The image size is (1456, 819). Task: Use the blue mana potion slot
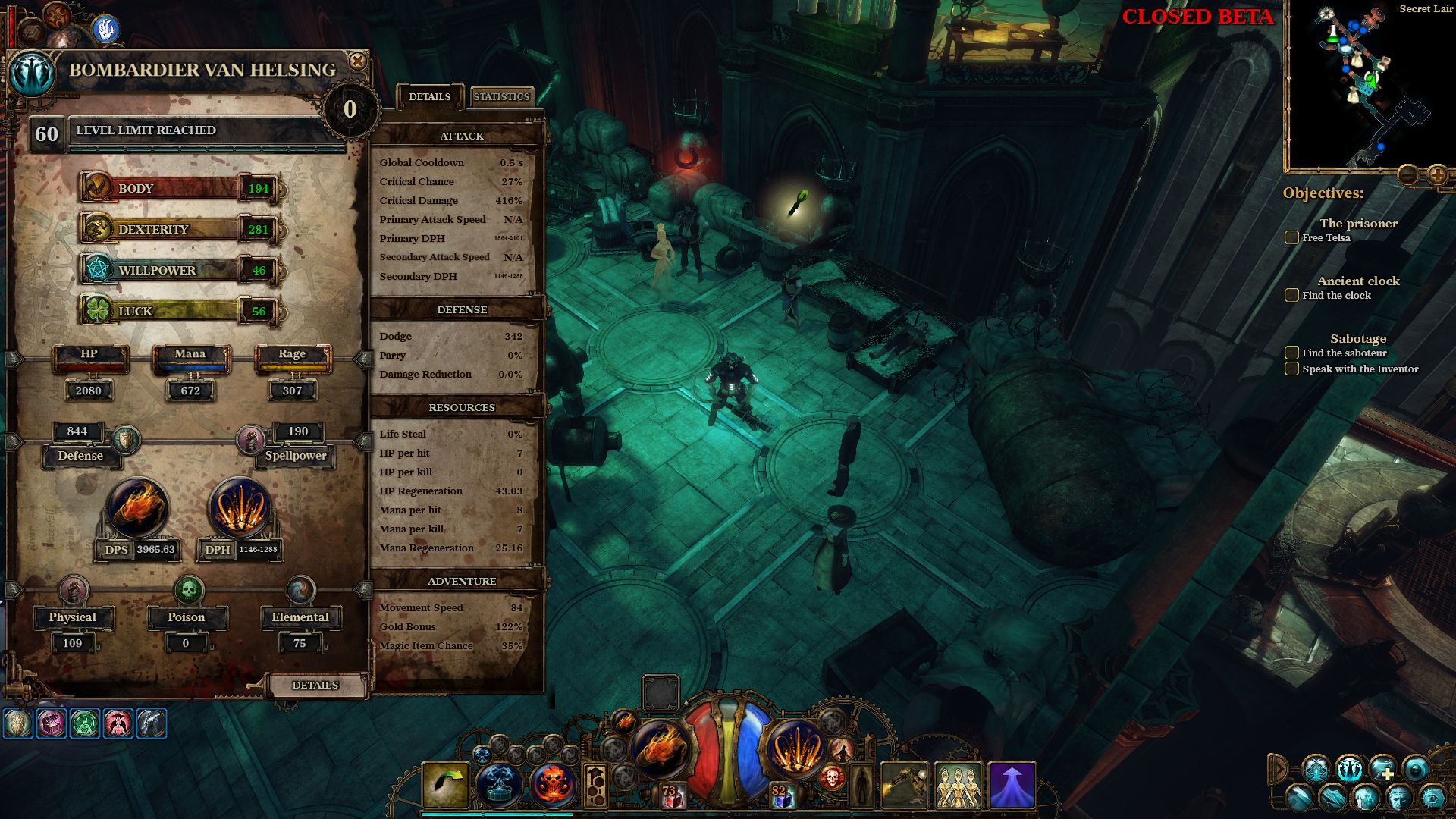coord(781,795)
